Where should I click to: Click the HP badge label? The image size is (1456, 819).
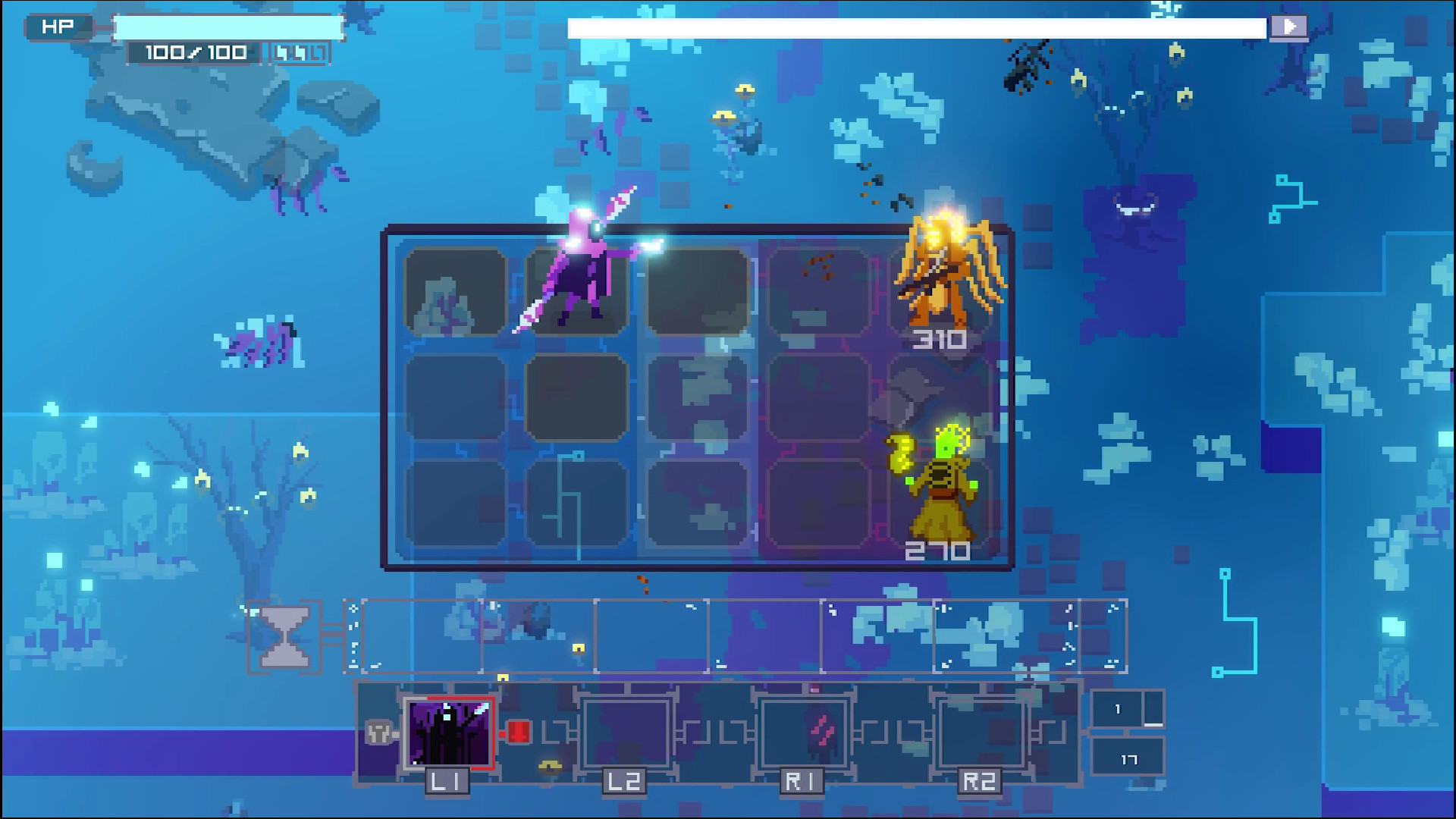coord(58,25)
